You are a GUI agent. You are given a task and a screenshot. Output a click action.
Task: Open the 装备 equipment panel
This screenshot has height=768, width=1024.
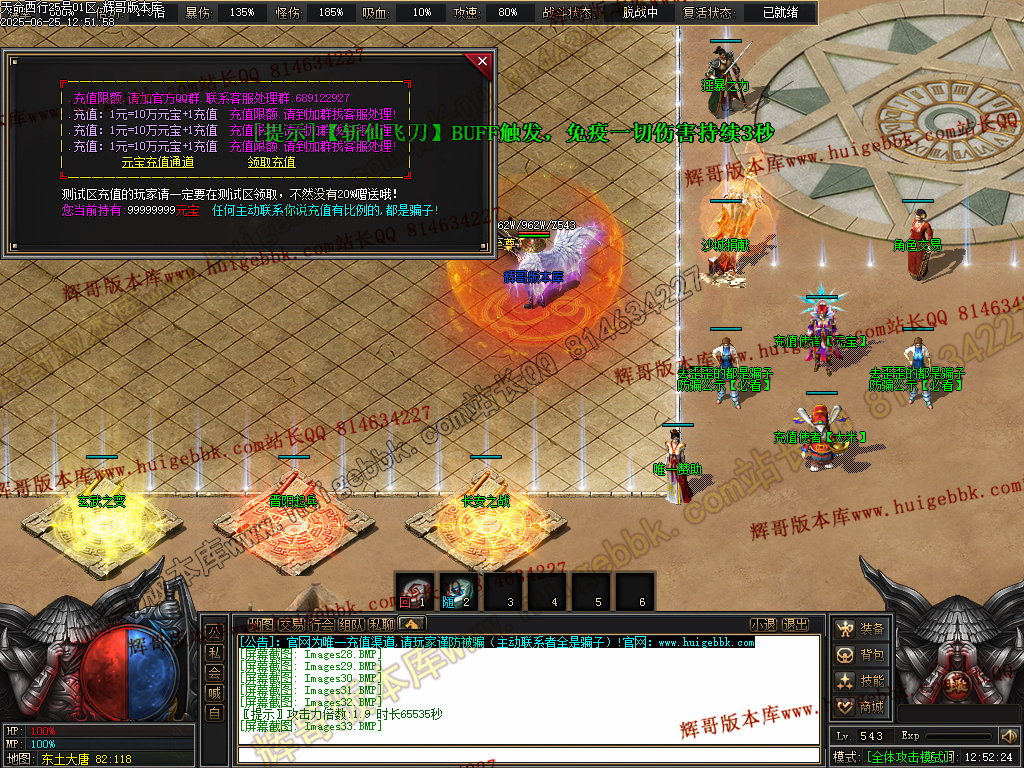(861, 629)
